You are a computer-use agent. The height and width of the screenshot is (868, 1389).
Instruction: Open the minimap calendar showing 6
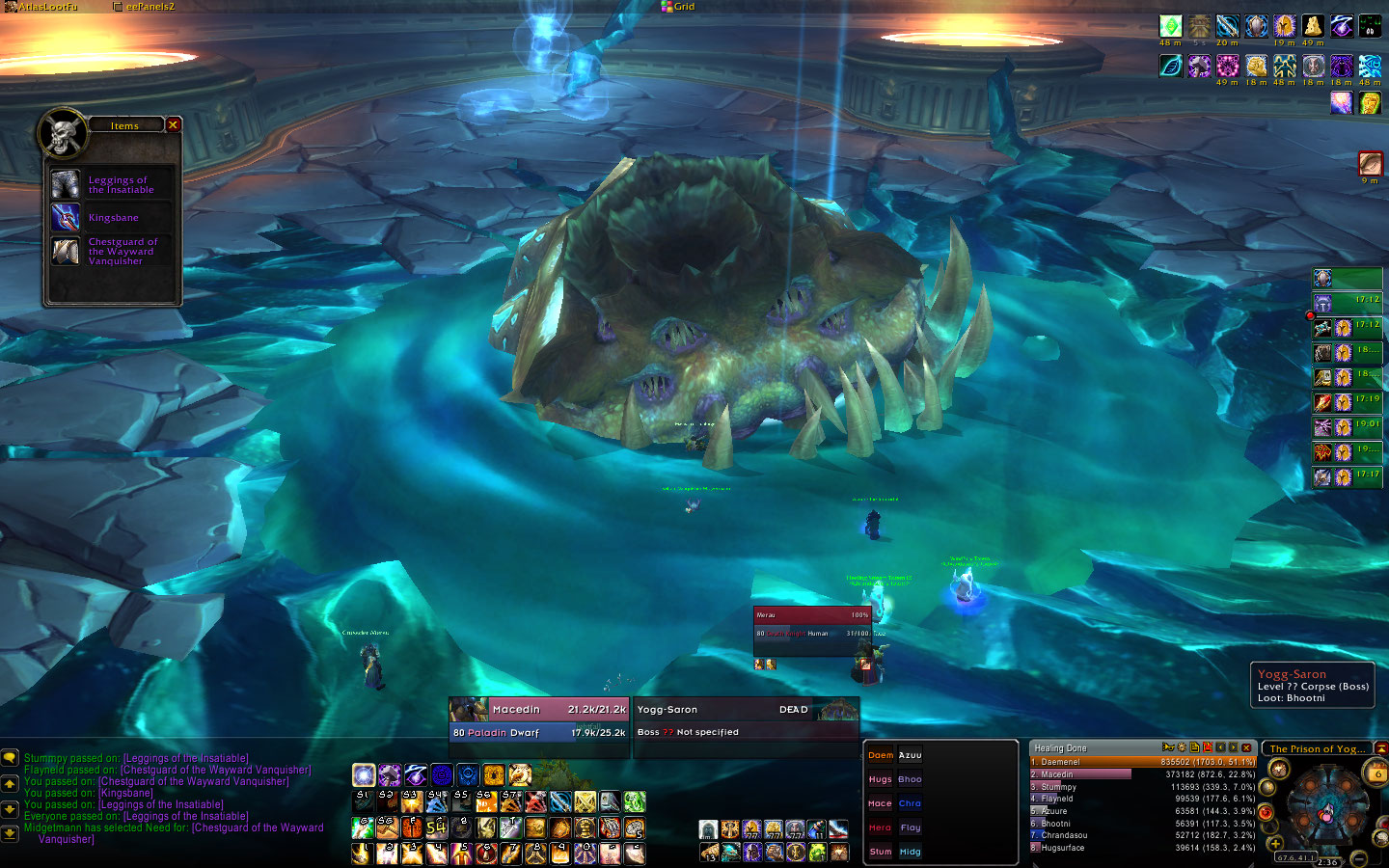(1376, 772)
